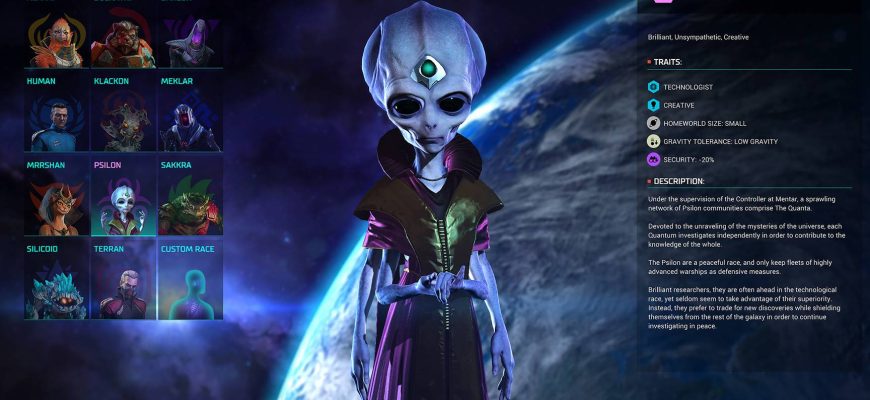The width and height of the screenshot is (870, 400).
Task: Click the Creative trait icon
Action: (x=653, y=105)
